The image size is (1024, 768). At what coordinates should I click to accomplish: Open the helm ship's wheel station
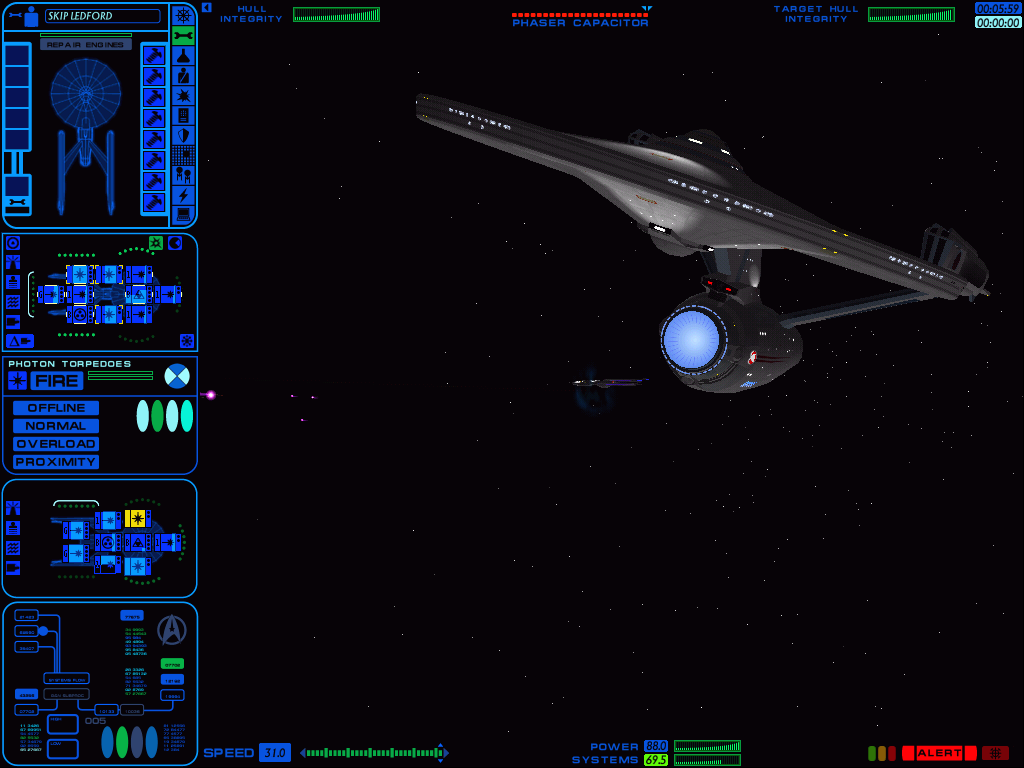tap(183, 15)
